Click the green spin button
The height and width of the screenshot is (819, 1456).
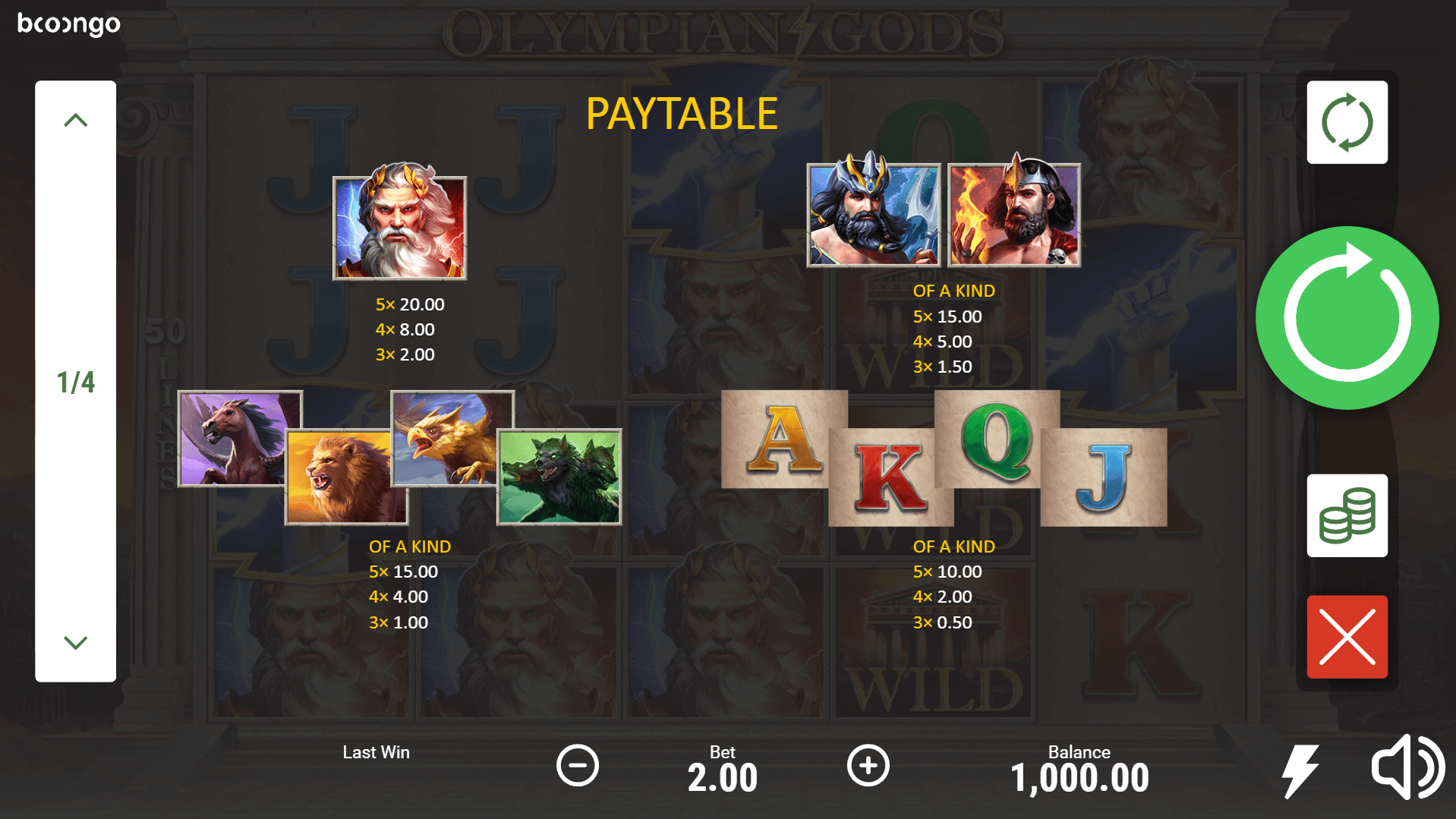click(x=1347, y=318)
